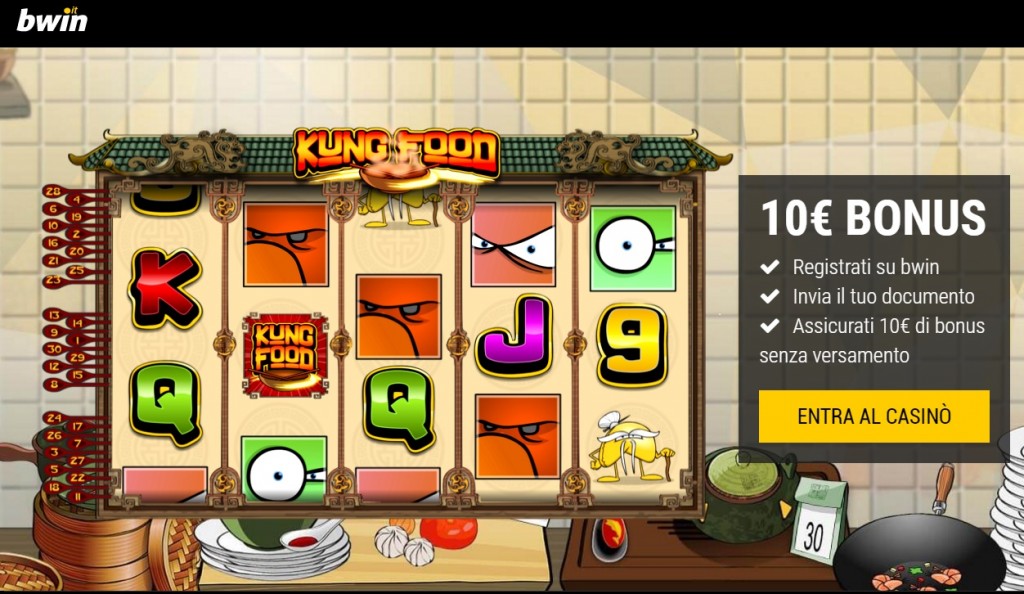Select payline marker 25
The height and width of the screenshot is (594, 1024).
pos(77,271)
